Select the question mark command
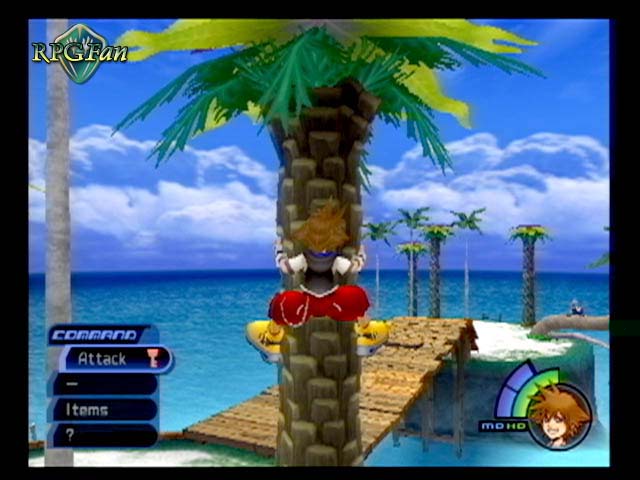The width and height of the screenshot is (640, 480). (x=104, y=435)
